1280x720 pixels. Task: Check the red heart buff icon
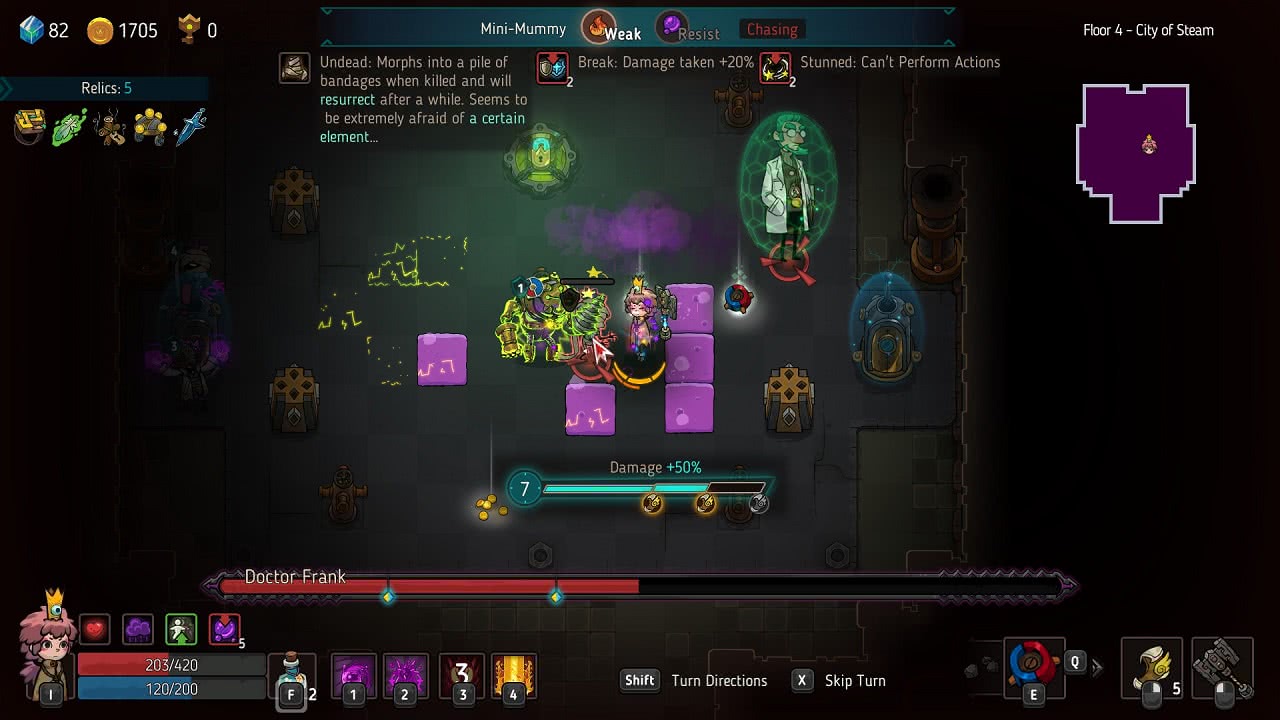coord(95,629)
